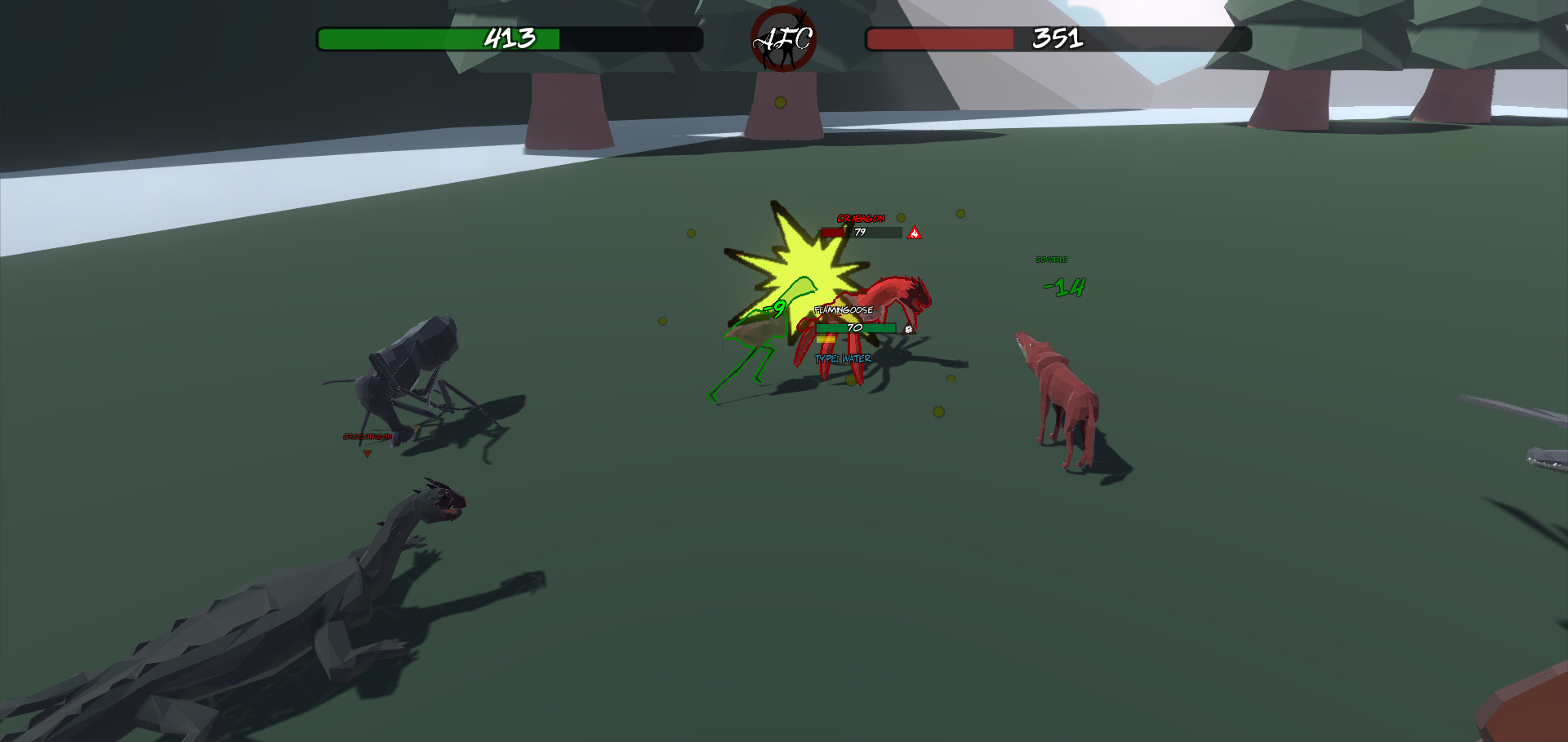Toggle targeting on the CROCODAGON name tag
The height and width of the screenshot is (742, 1568).
click(367, 437)
